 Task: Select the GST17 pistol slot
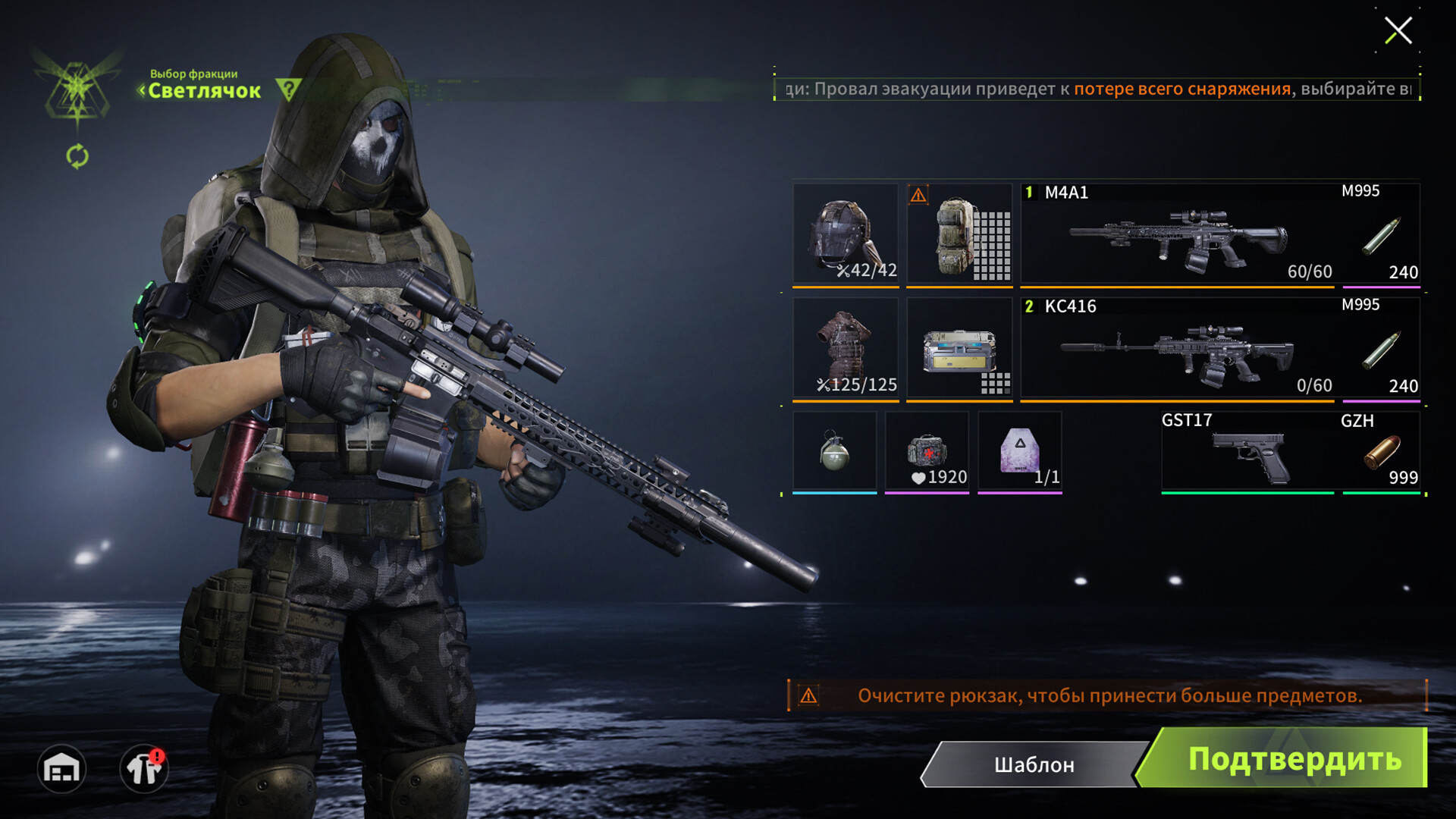point(1247,453)
